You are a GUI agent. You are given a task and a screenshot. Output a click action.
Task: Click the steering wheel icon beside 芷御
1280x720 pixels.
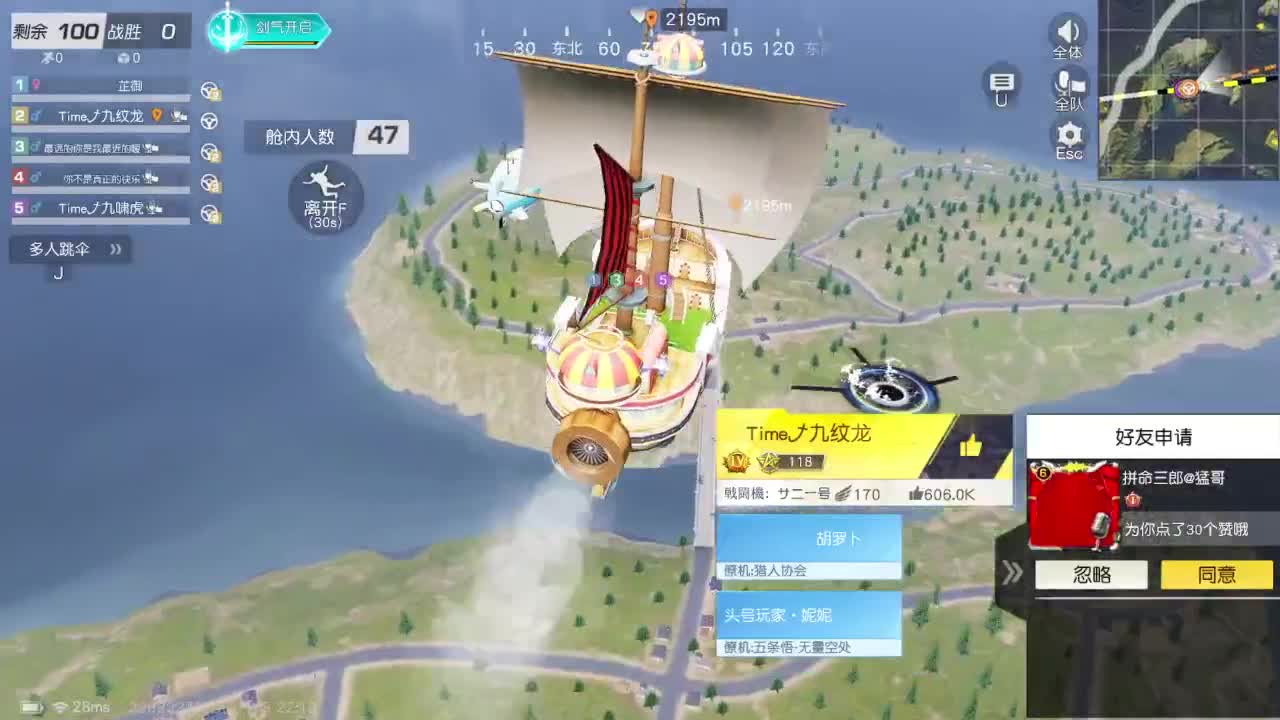click(x=208, y=90)
